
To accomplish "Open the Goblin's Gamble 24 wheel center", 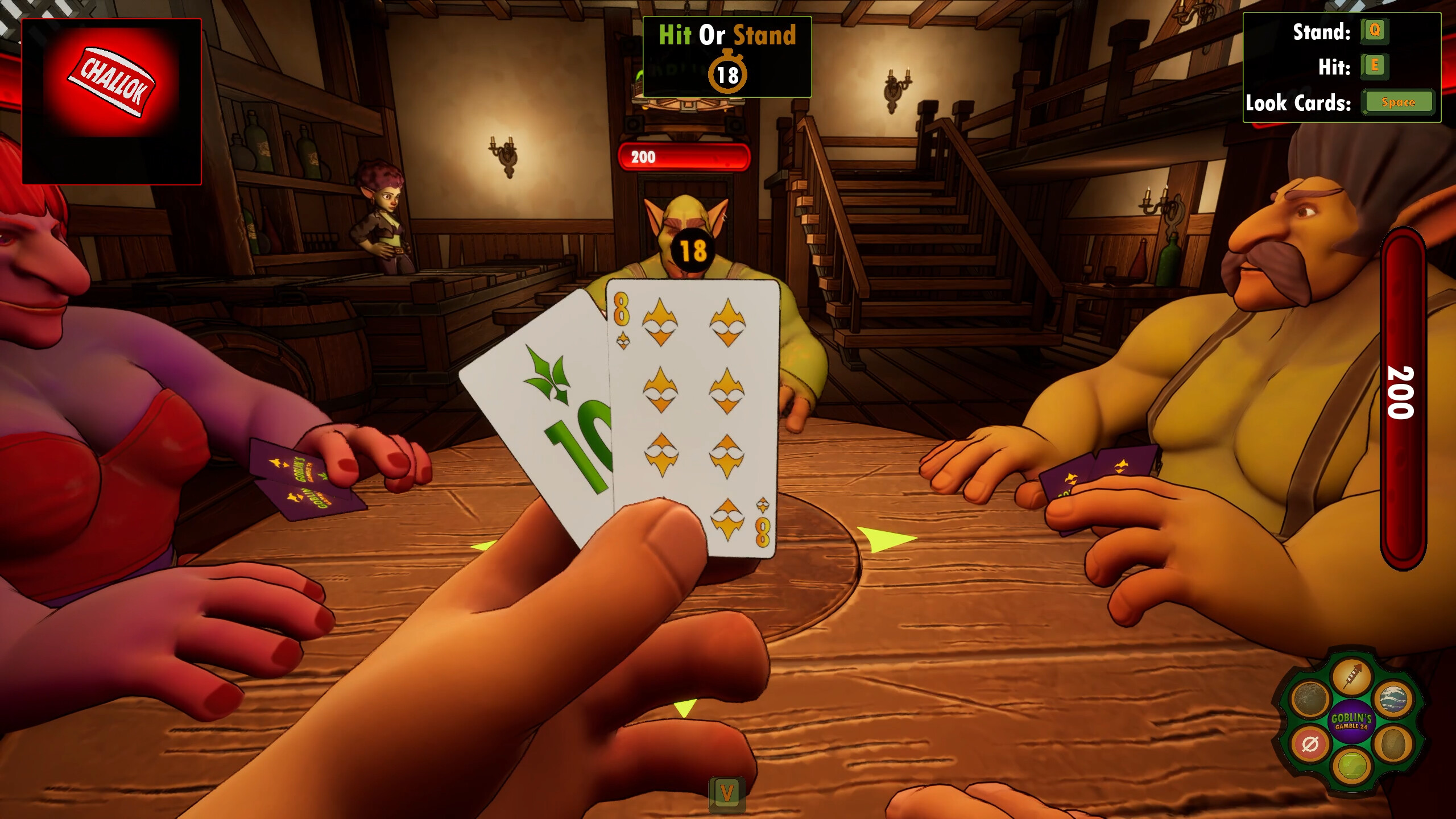I will (1352, 721).
